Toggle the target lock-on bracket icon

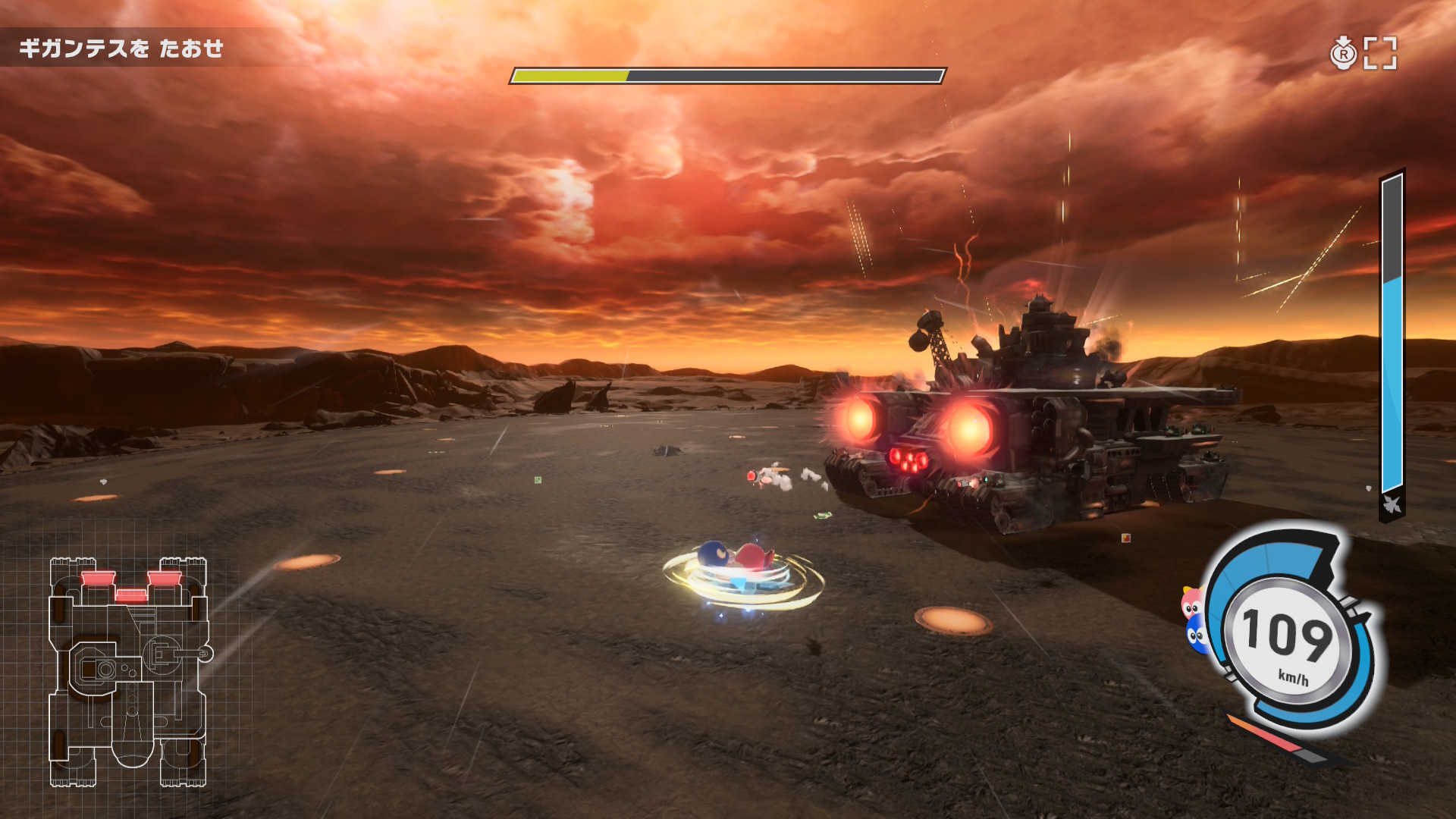[1380, 53]
